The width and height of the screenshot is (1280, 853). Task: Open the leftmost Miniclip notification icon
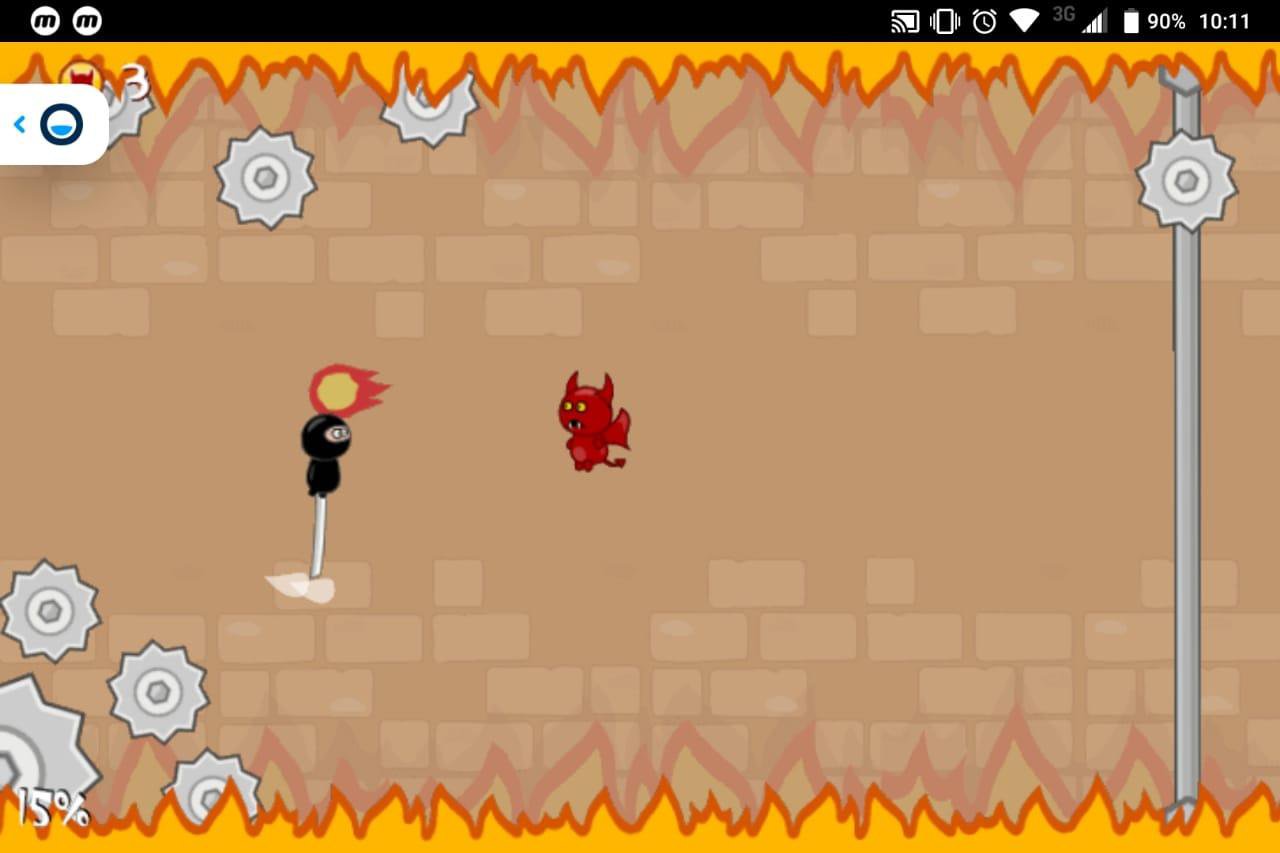(x=44, y=20)
